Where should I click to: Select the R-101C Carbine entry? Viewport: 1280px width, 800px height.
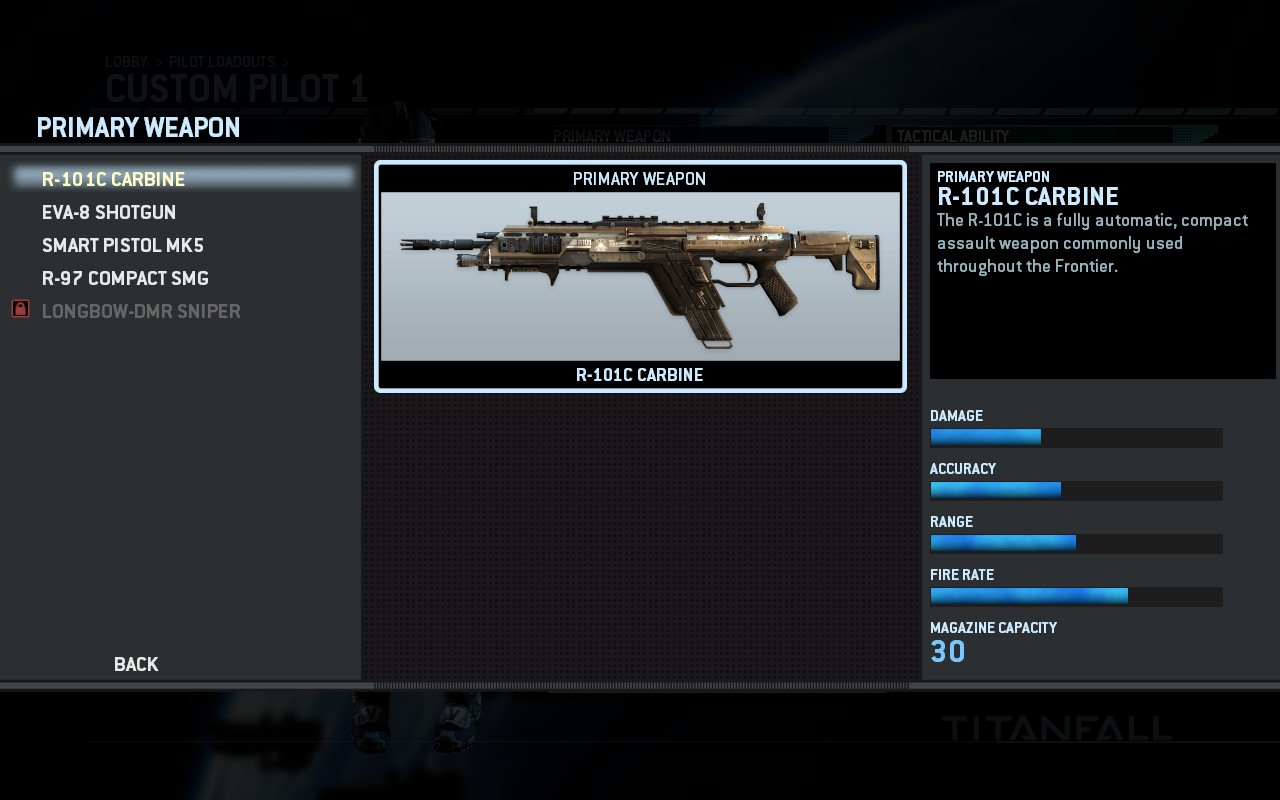[114, 179]
